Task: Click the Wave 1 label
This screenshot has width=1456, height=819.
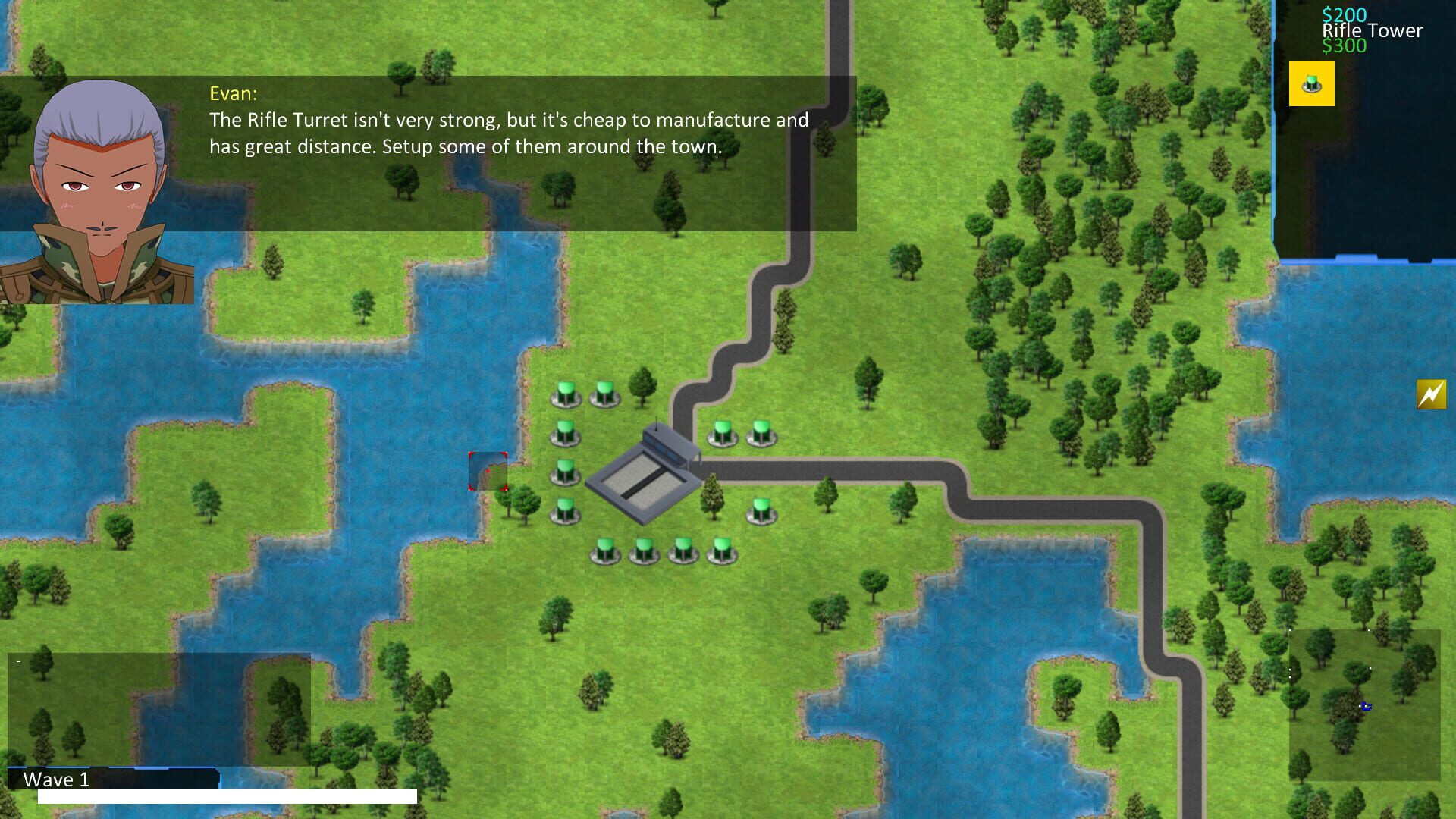Action: point(57,779)
